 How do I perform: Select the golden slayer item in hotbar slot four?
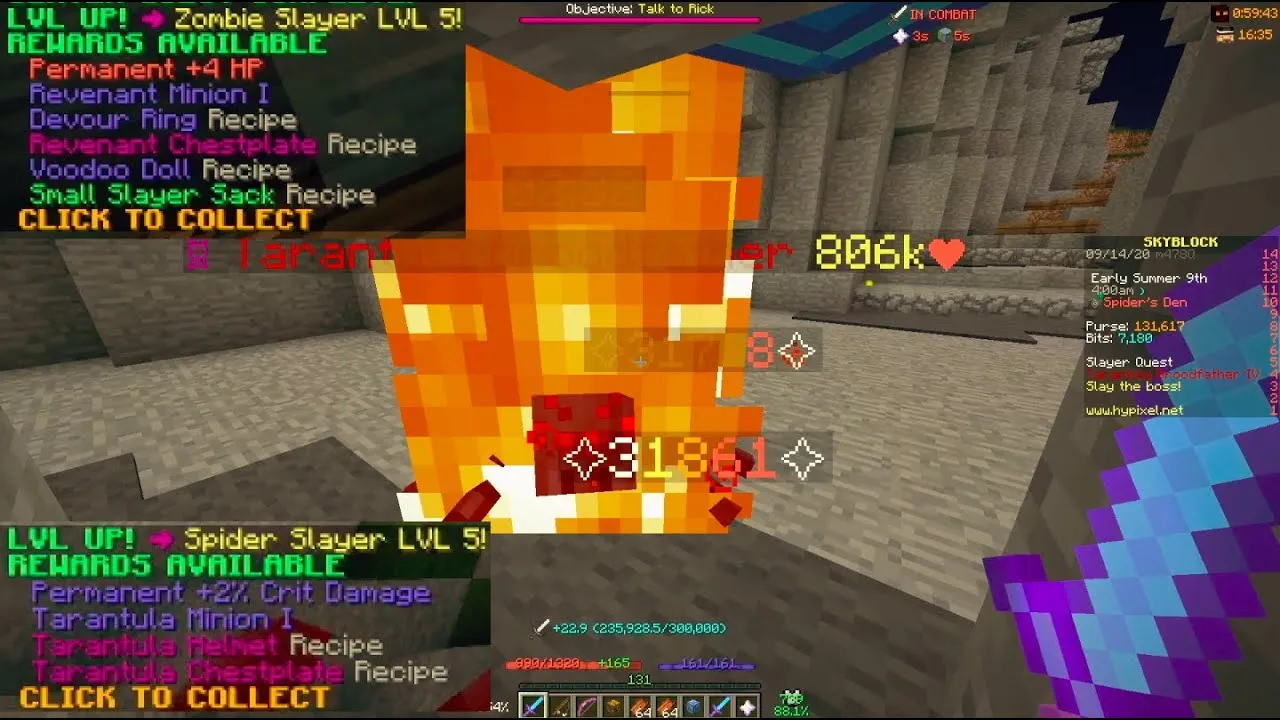(x=611, y=705)
